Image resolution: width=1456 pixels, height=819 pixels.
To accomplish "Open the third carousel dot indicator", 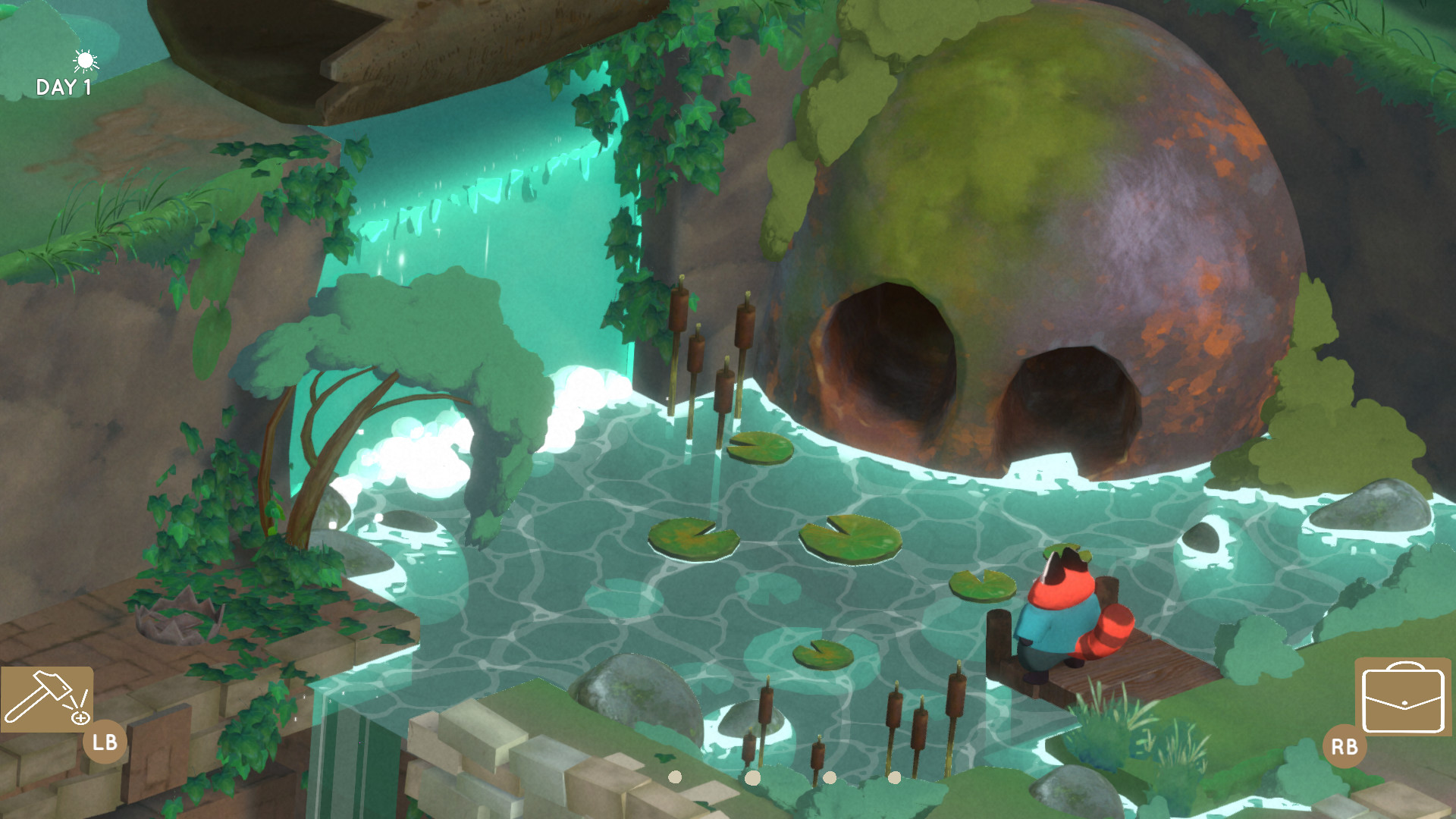I will tap(828, 776).
